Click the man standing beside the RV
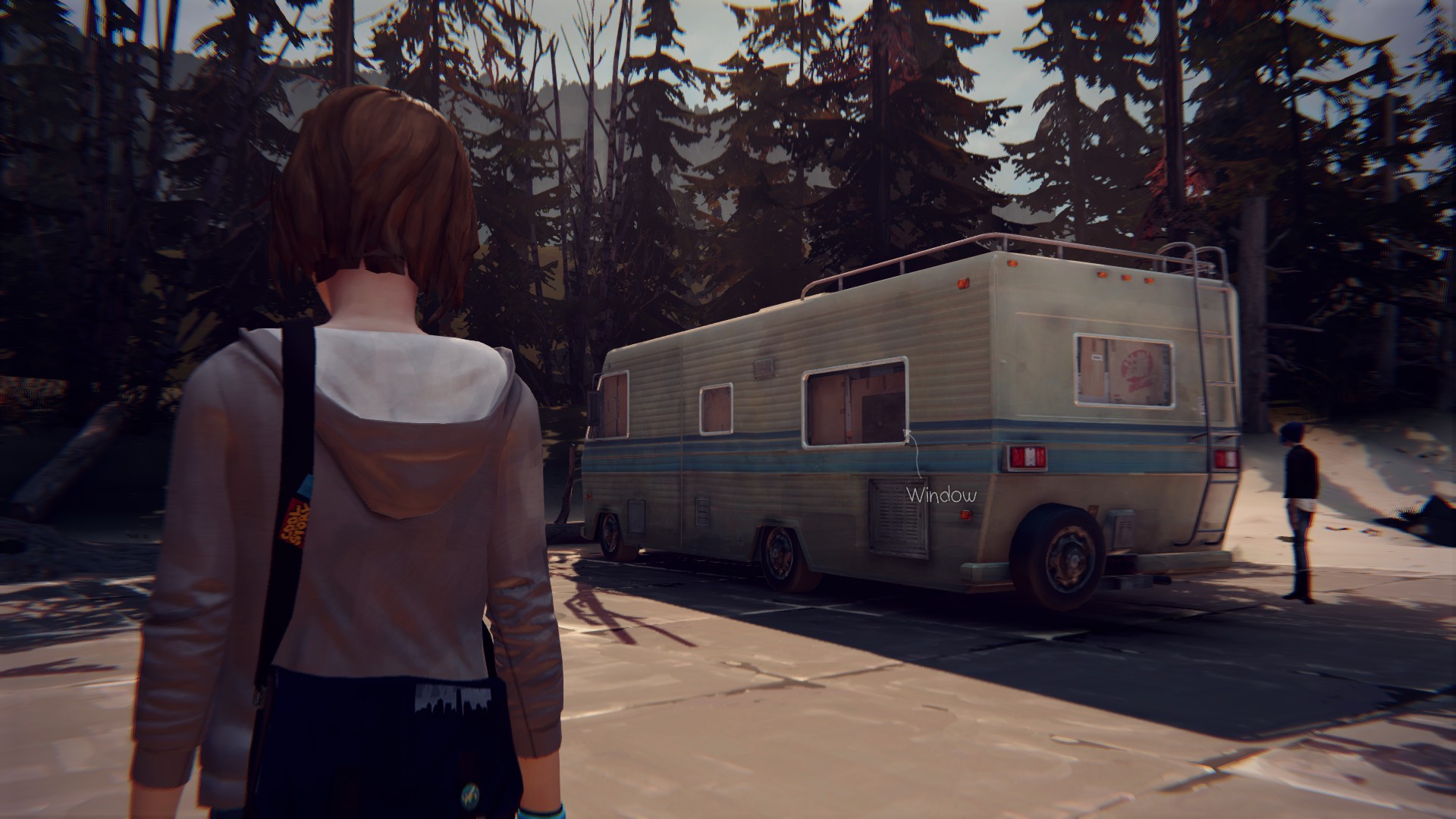The width and height of the screenshot is (1456, 819). 1301,500
